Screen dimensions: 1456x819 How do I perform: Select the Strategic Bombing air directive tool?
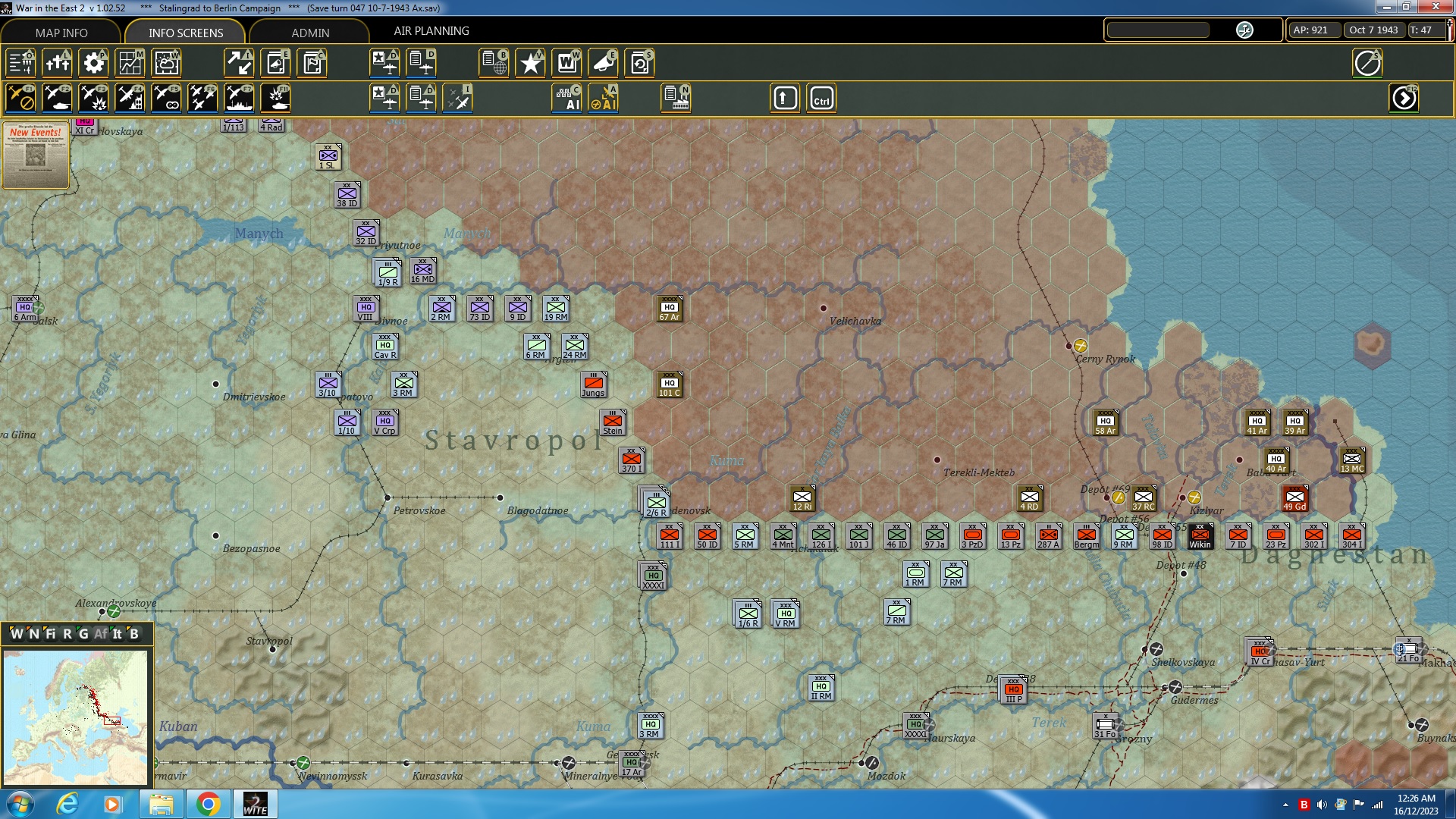(x=130, y=98)
